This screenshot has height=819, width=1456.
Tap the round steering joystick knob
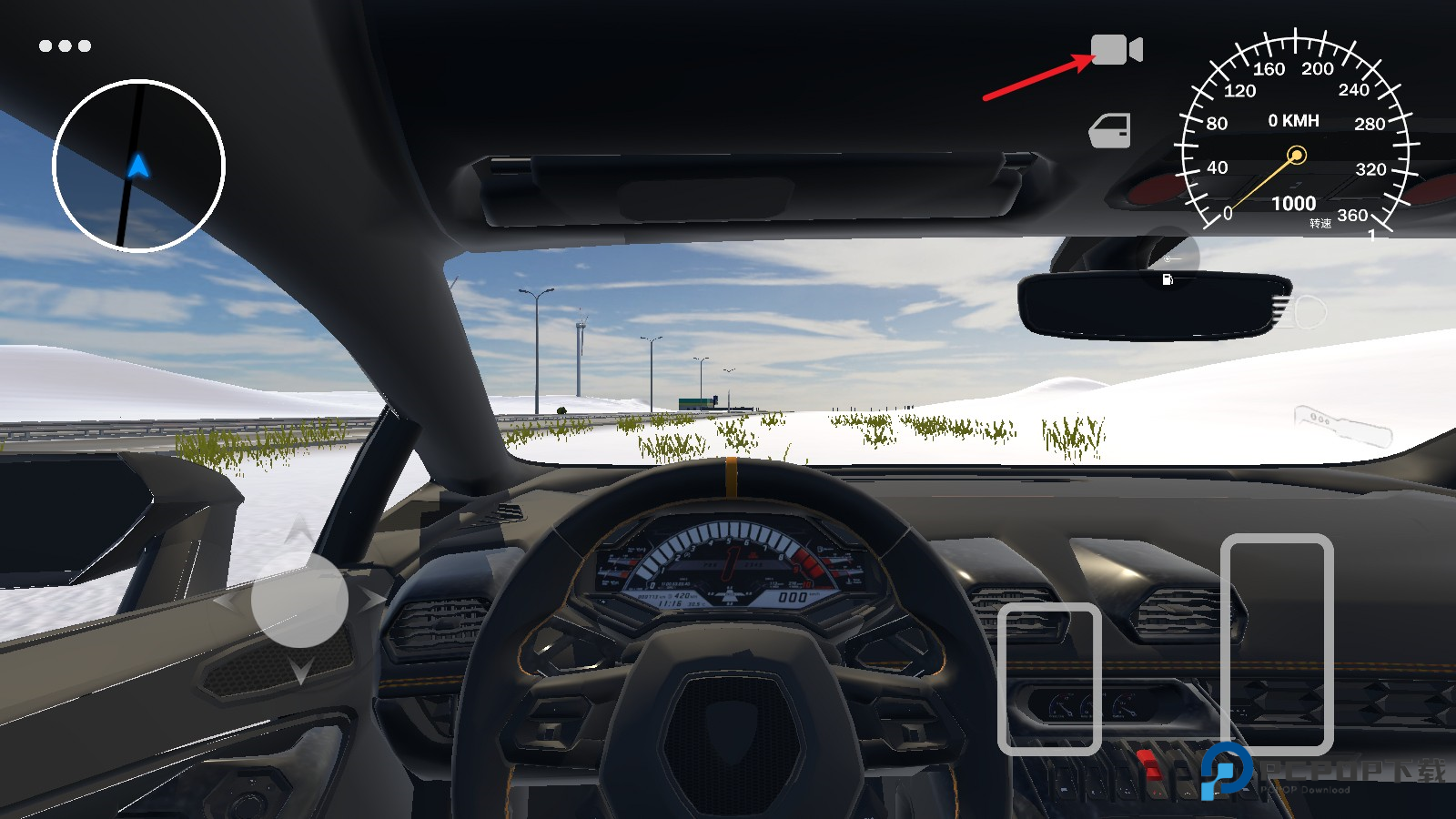[x=299, y=601]
